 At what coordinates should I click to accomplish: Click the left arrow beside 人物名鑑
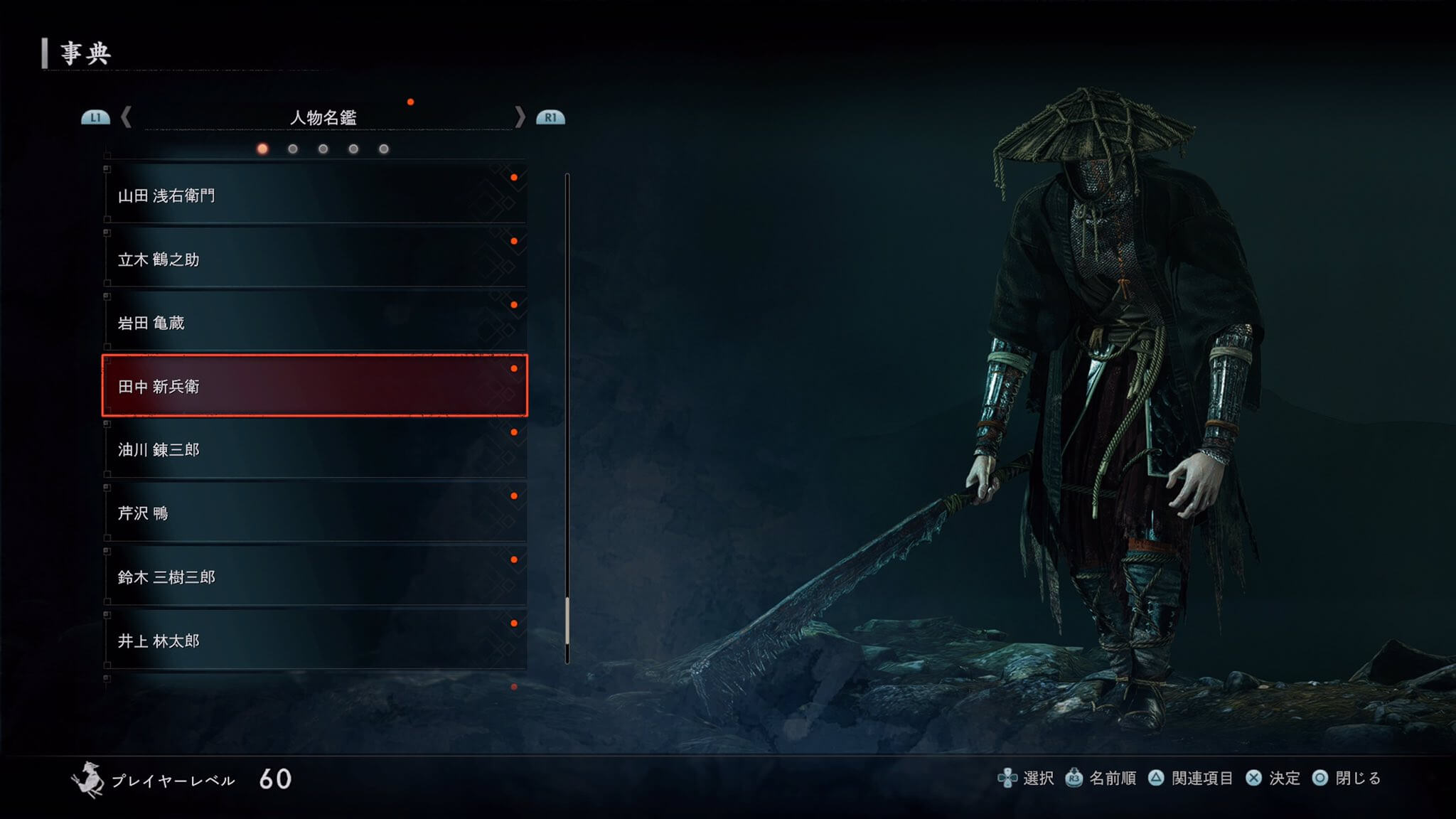pos(127,117)
